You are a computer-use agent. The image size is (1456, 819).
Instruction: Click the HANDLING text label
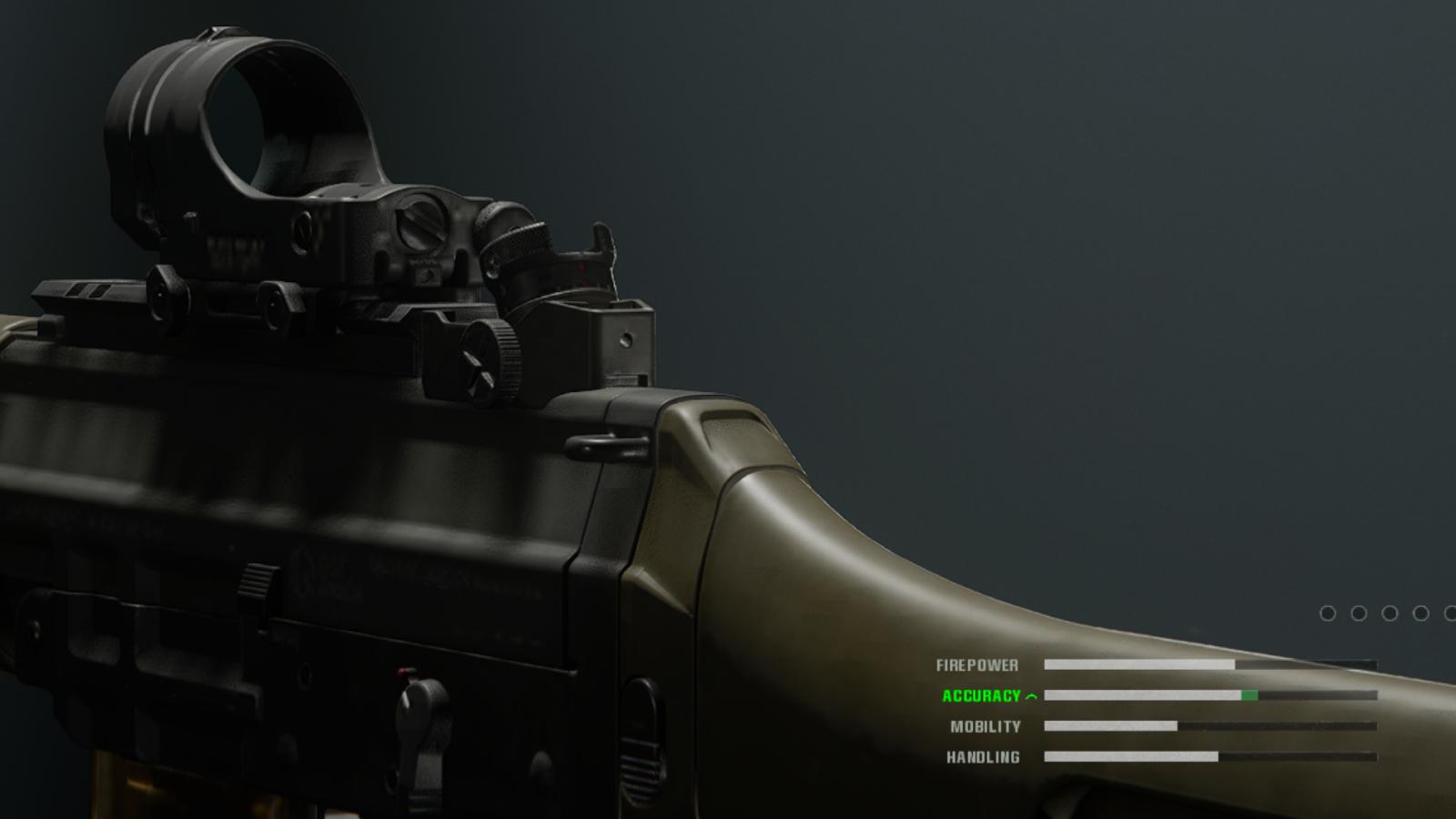point(985,756)
